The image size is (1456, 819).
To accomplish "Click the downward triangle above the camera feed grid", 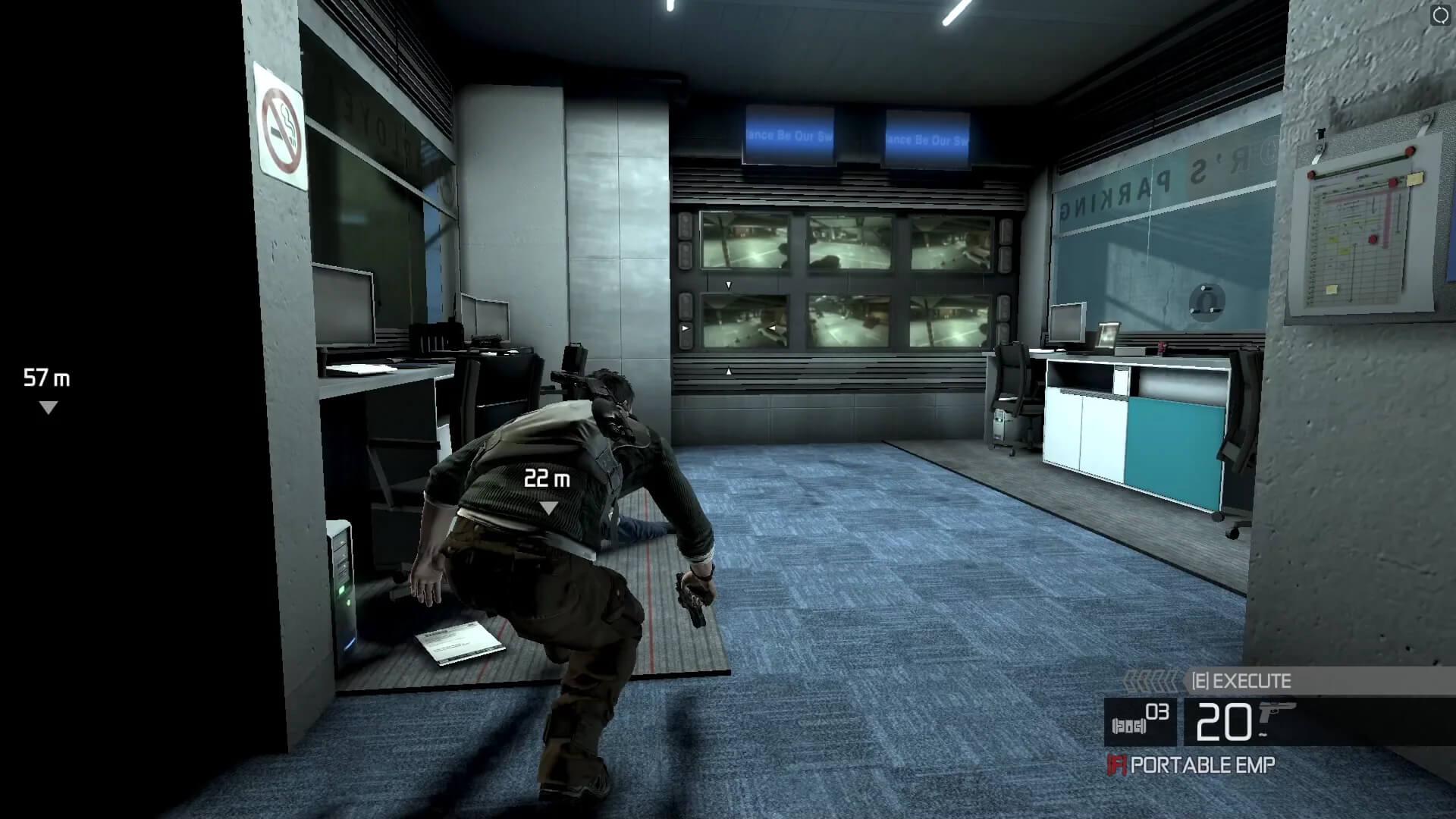I will click(x=728, y=284).
